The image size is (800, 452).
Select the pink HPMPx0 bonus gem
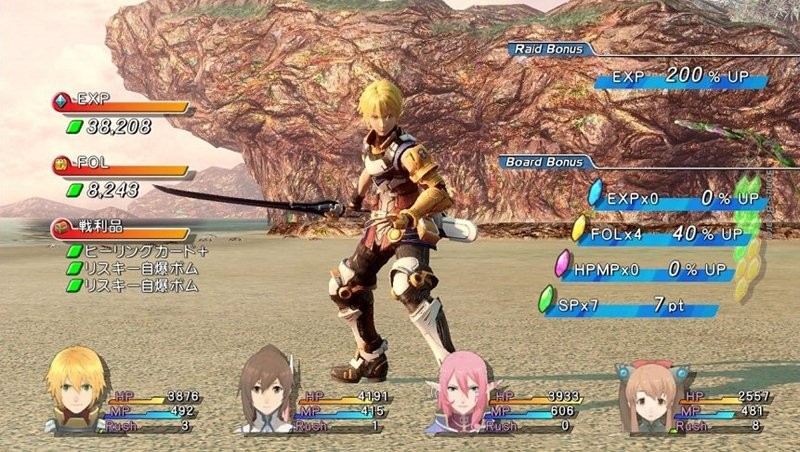point(564,265)
